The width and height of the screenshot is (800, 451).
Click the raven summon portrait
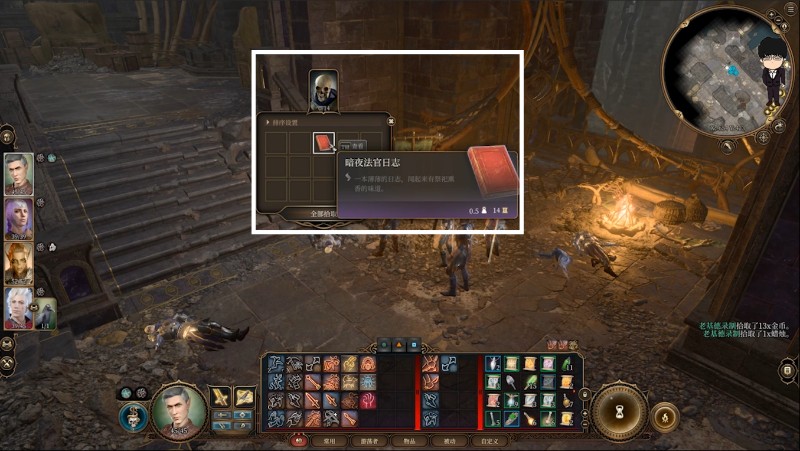coord(46,313)
